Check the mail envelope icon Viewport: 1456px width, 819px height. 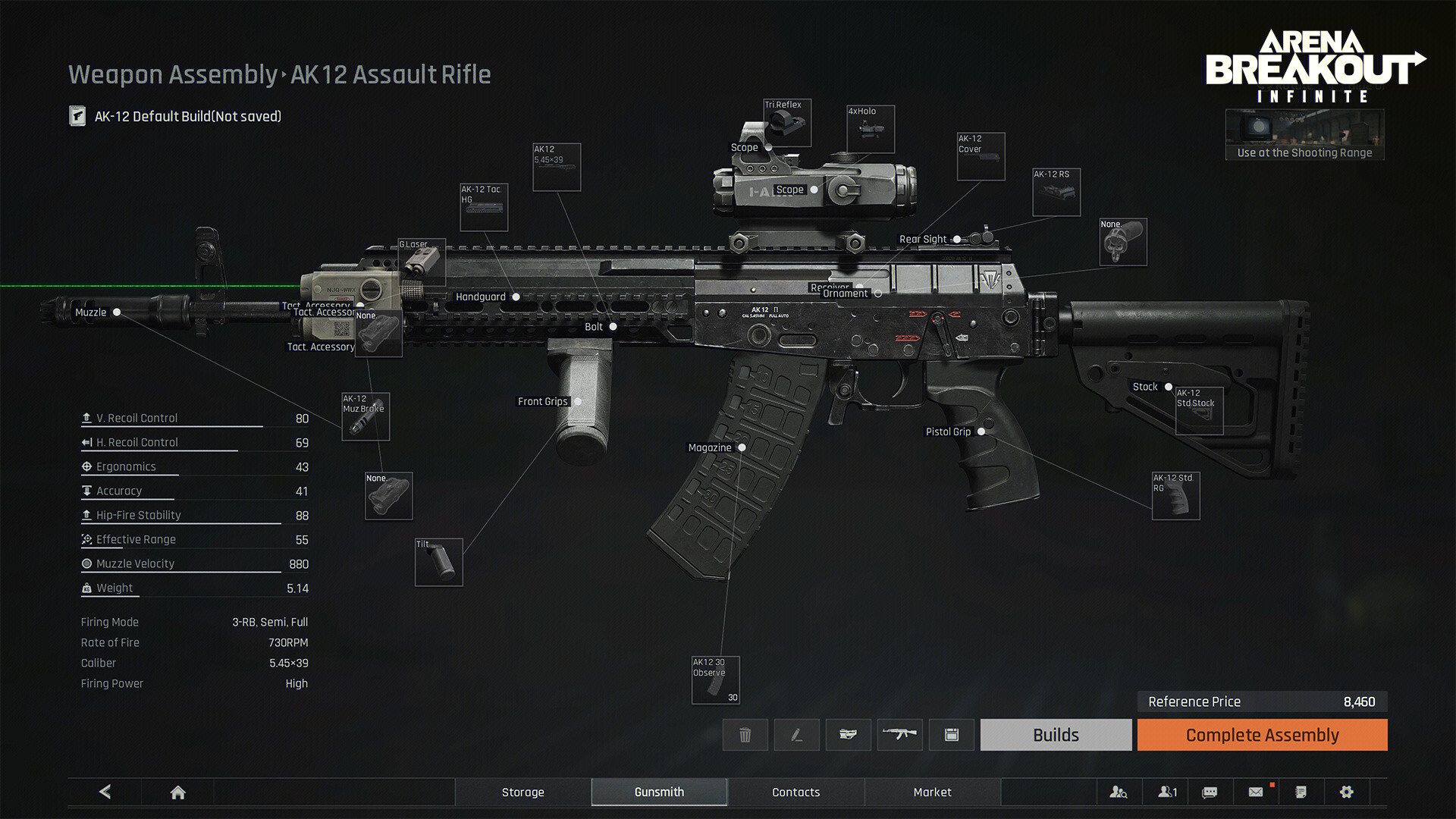point(1256,792)
